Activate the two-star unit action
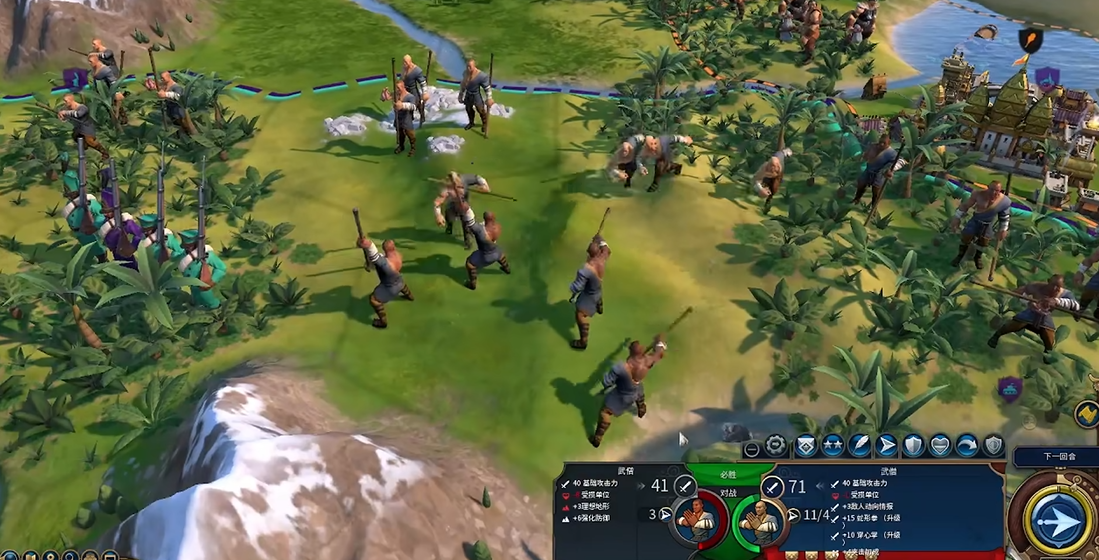 [x=832, y=446]
